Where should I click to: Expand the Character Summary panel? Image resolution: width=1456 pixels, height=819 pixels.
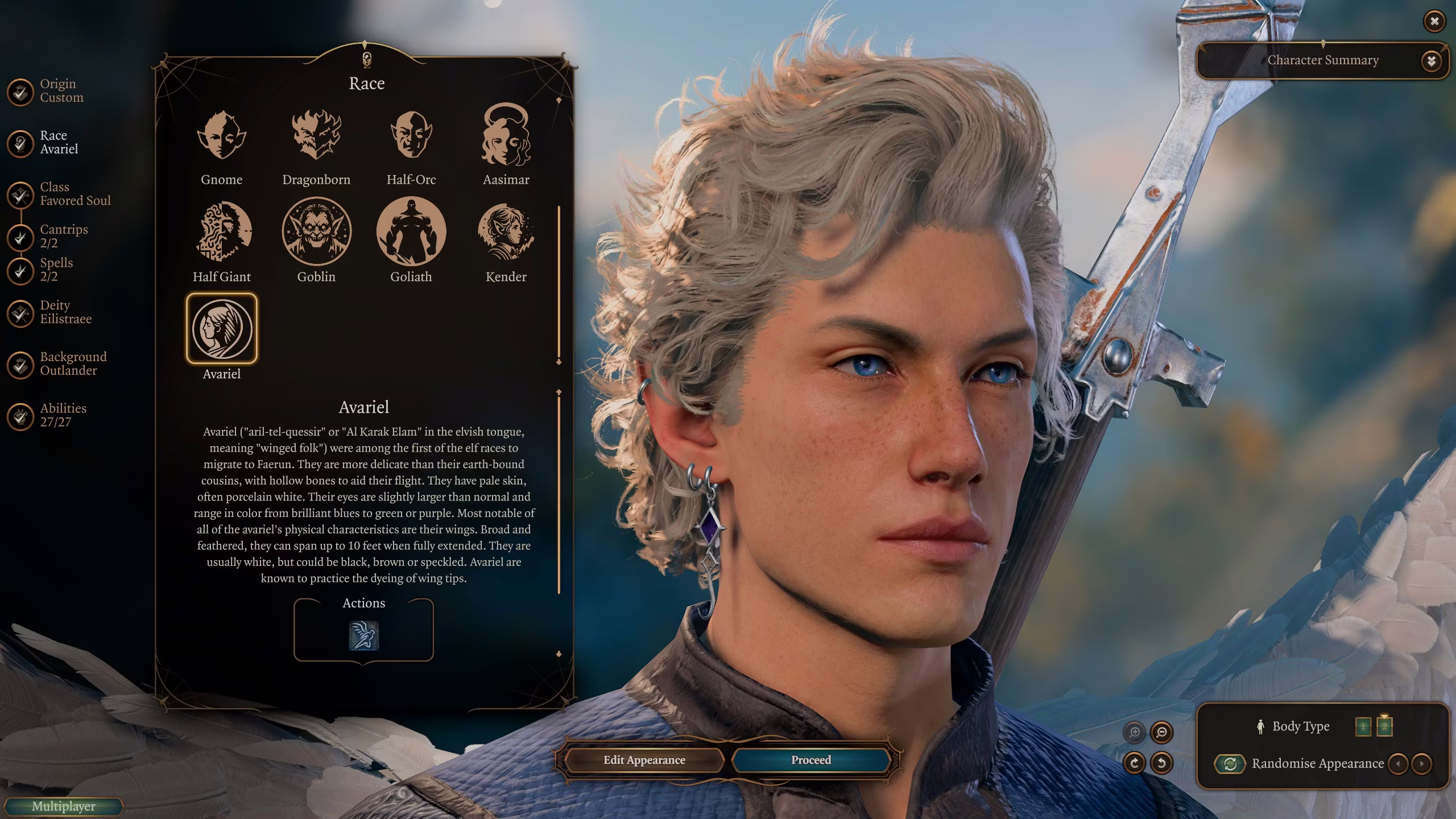tap(1431, 61)
